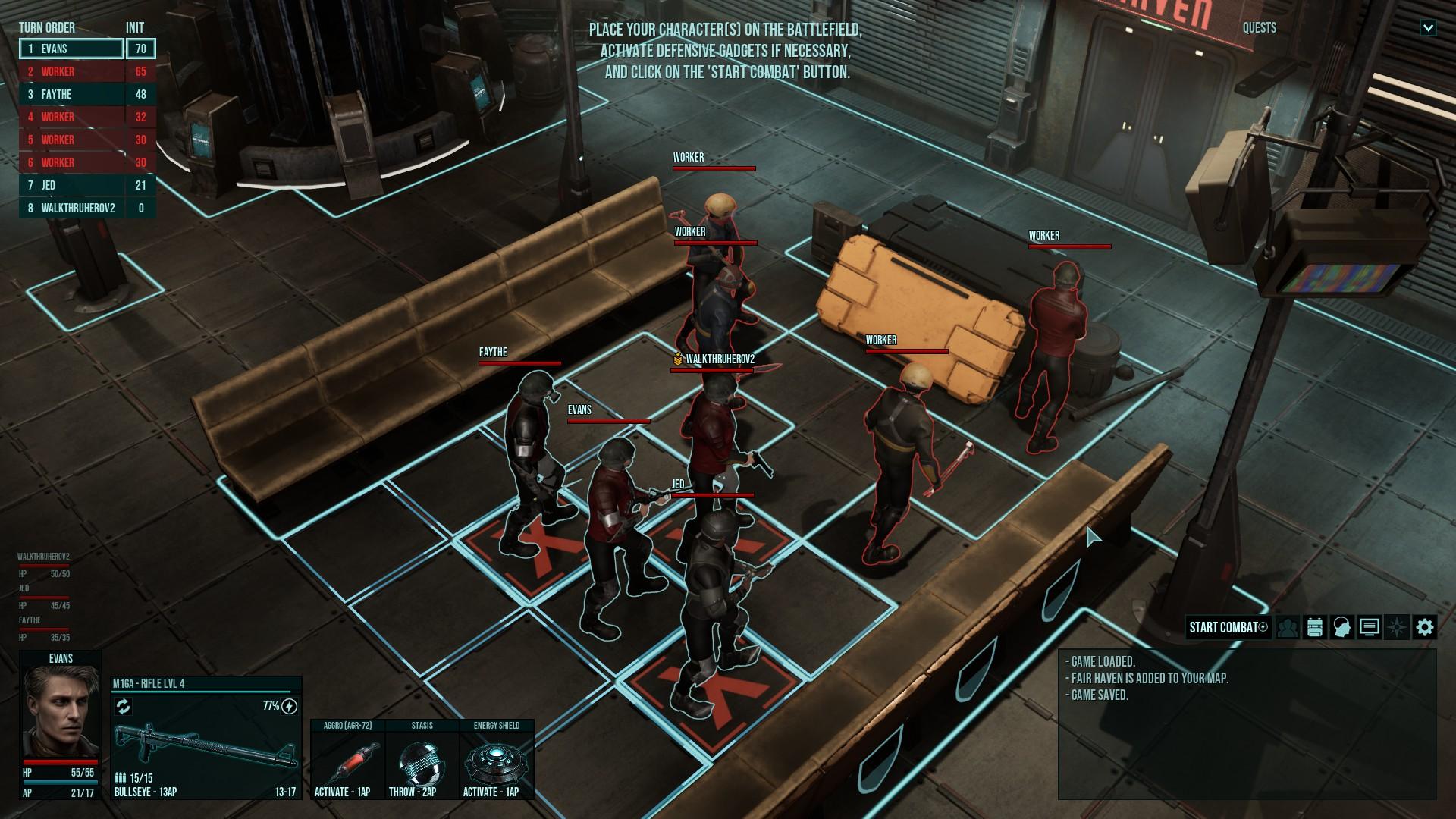Select Faythe in the turn order list
This screenshot has height=819, width=1456.
click(72, 94)
